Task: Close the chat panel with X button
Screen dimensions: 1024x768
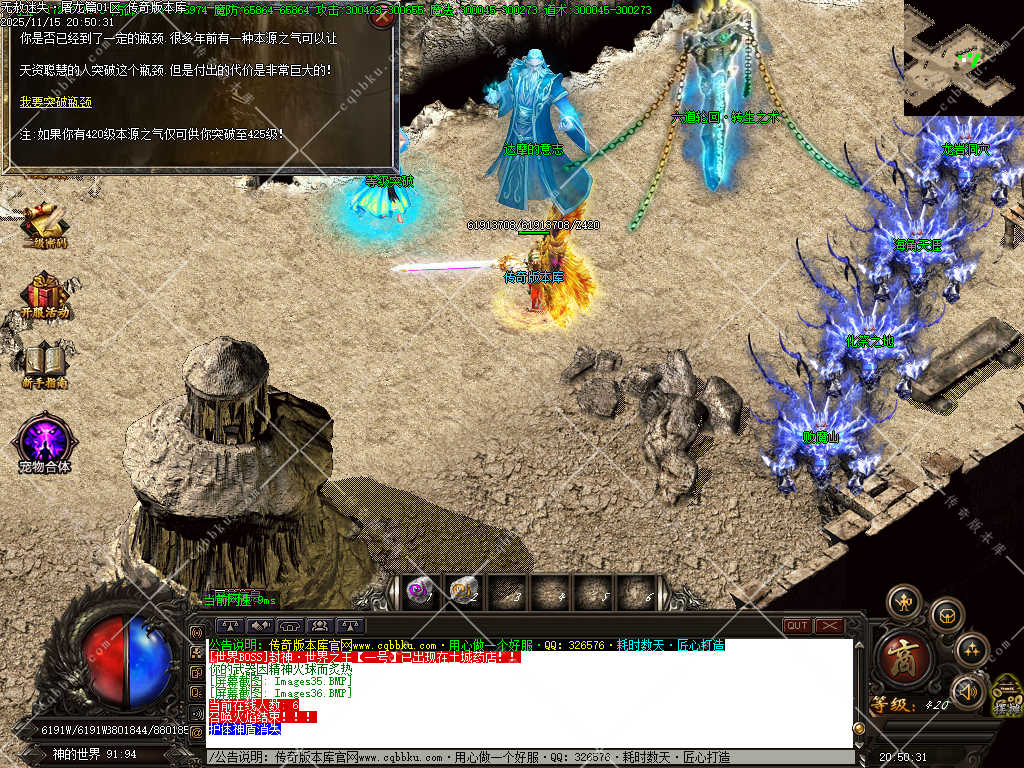Action: pyautogui.click(x=830, y=626)
